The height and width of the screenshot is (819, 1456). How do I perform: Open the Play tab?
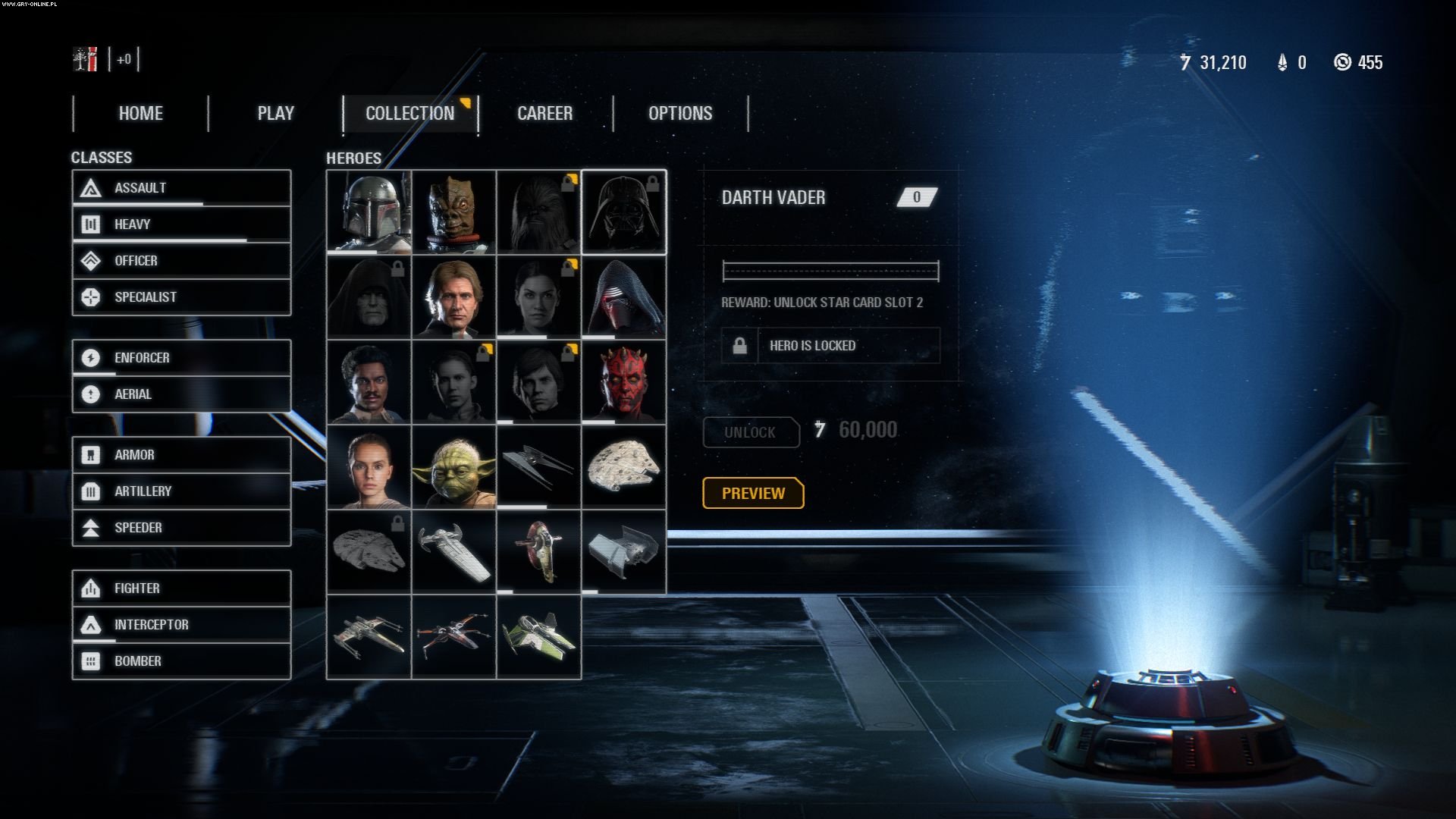tap(275, 114)
